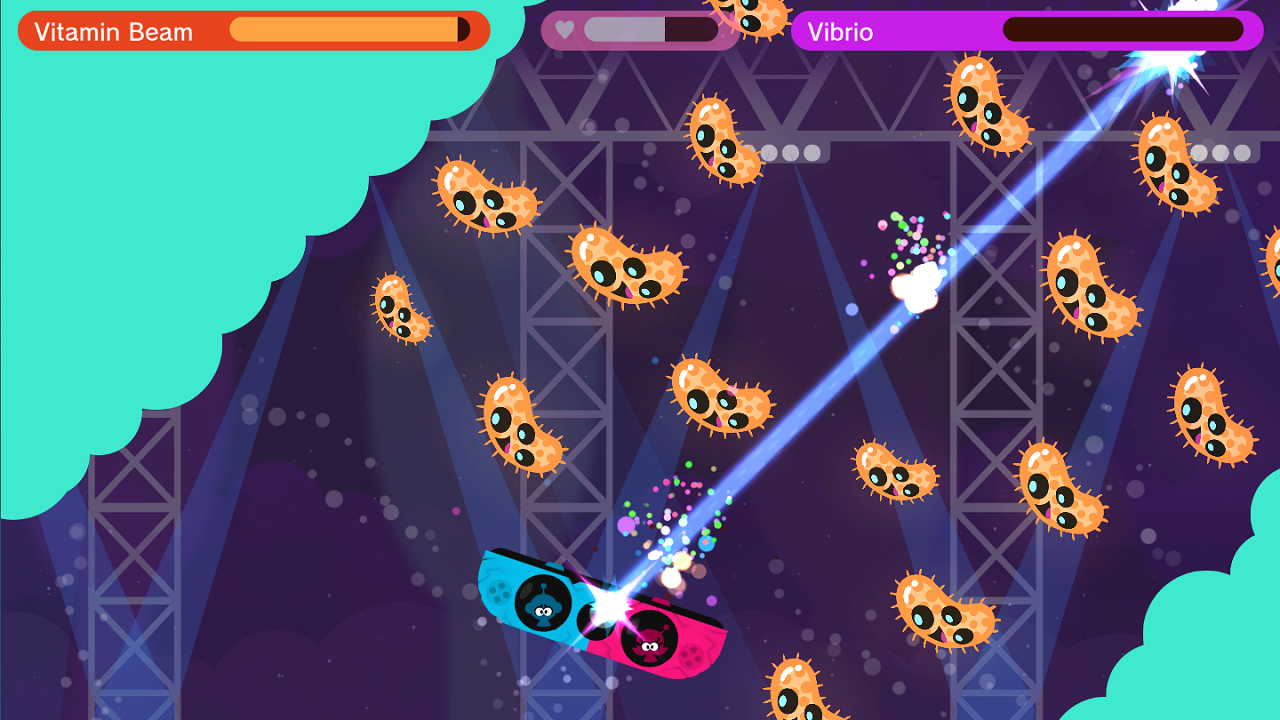Click the Vitamin Beam text label

click(x=113, y=31)
